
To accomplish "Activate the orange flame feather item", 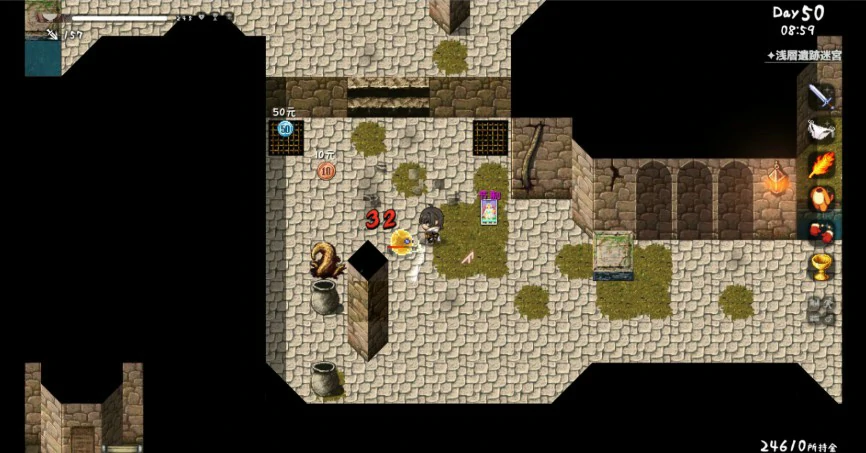I will pos(821,164).
